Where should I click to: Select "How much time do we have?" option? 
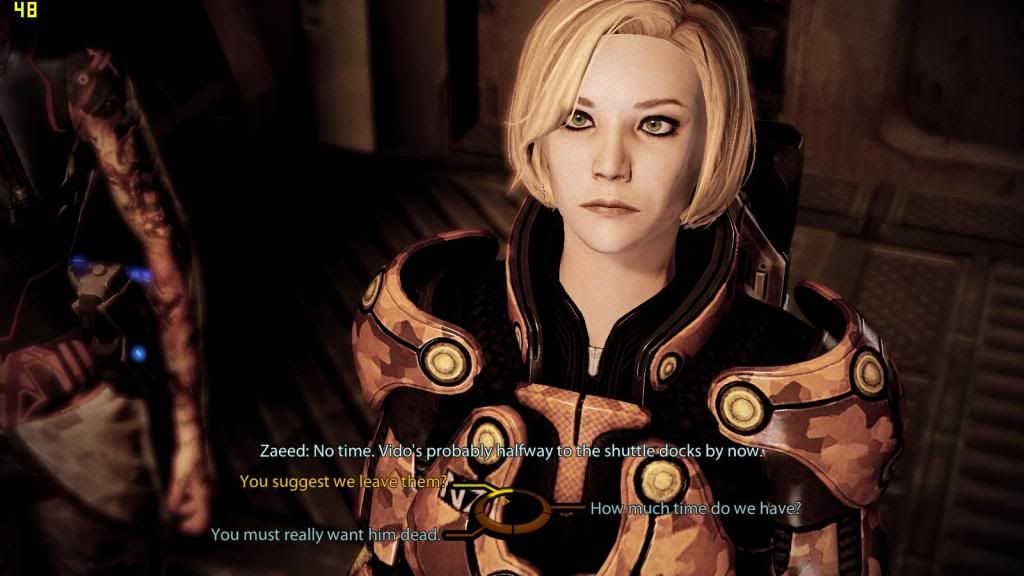pyautogui.click(x=695, y=508)
